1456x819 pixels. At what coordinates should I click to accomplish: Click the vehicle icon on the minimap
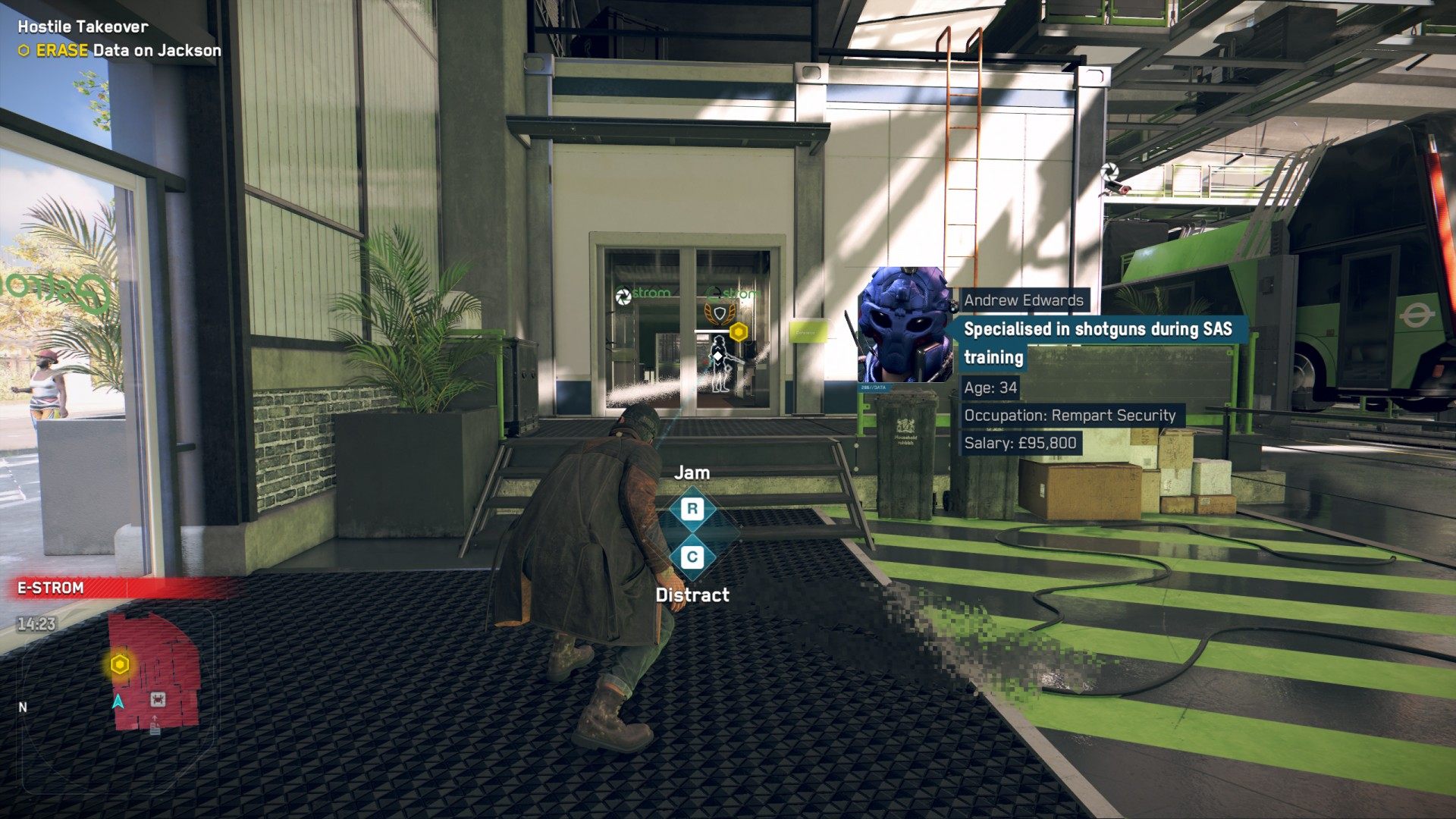[158, 698]
